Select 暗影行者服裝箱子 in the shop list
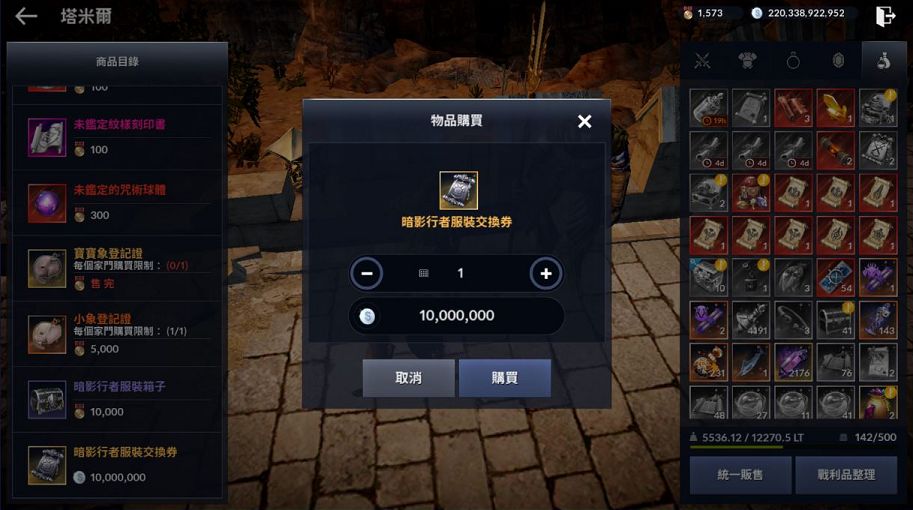The height and width of the screenshot is (510, 913). (118, 399)
